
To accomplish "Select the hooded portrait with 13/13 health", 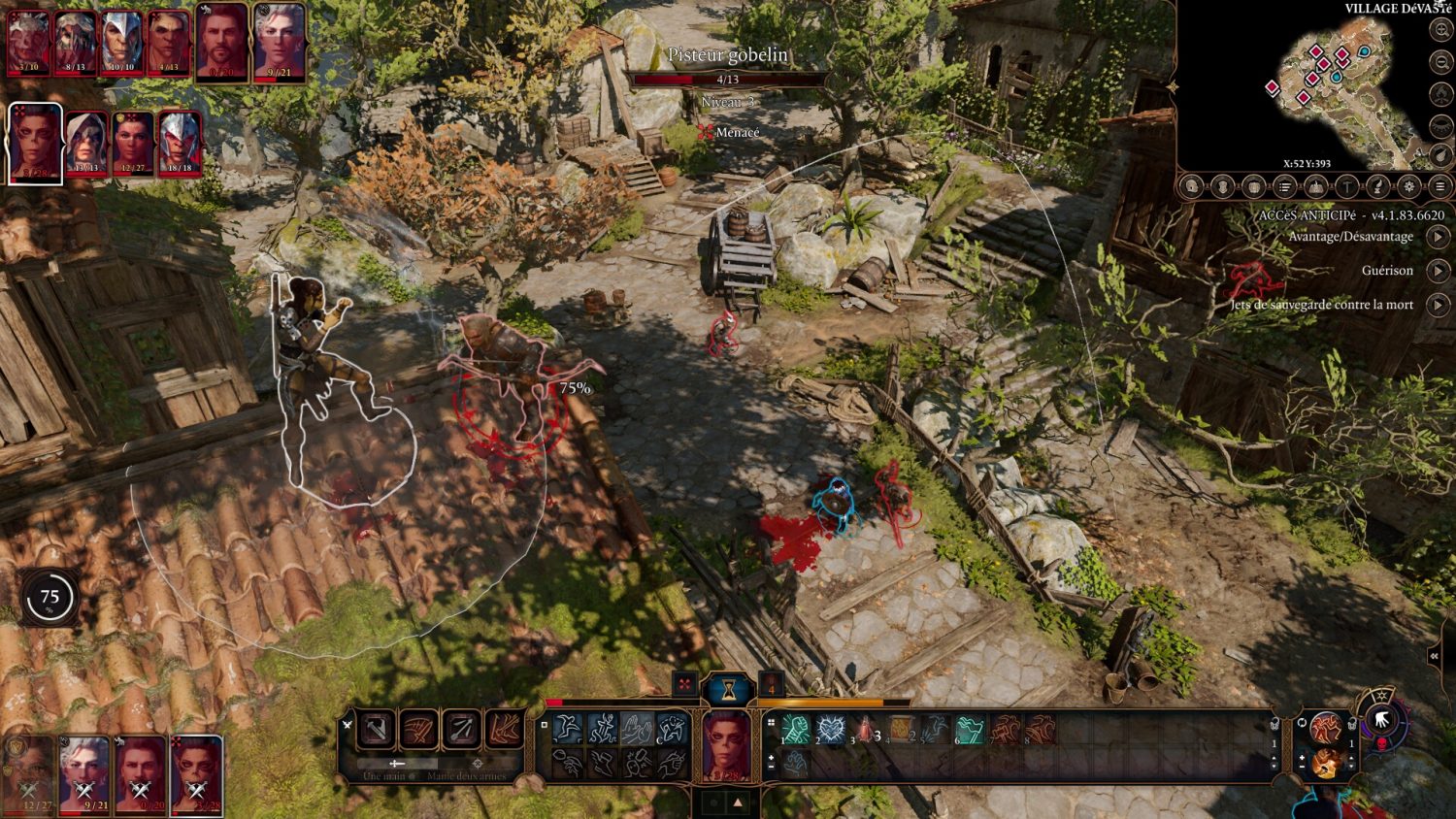I will 85,144.
